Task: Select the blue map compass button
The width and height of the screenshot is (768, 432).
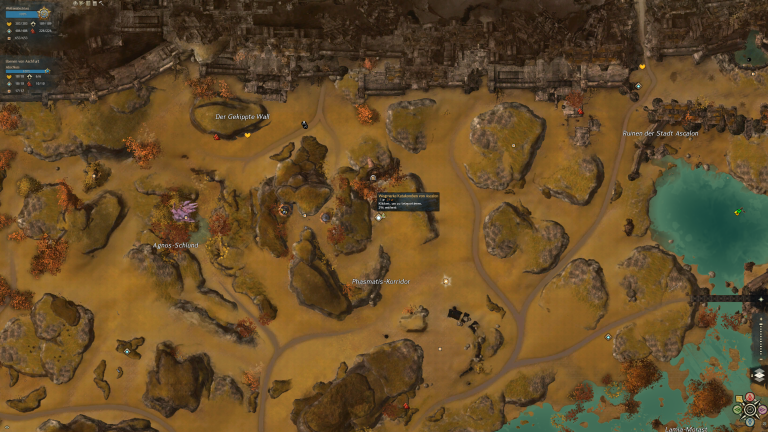Action: tap(748, 419)
